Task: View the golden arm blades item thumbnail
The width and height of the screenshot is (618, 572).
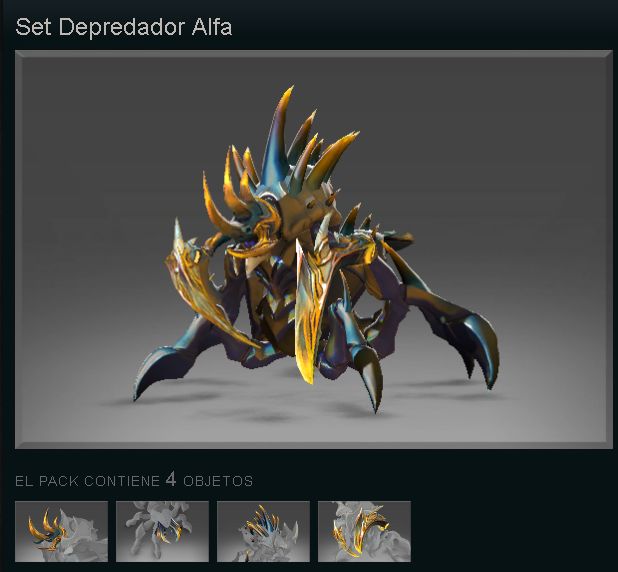Action: (364, 531)
